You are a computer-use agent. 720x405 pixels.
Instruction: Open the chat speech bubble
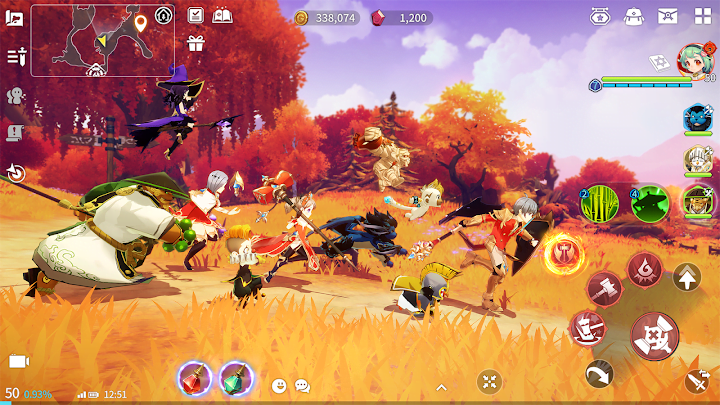[302, 385]
